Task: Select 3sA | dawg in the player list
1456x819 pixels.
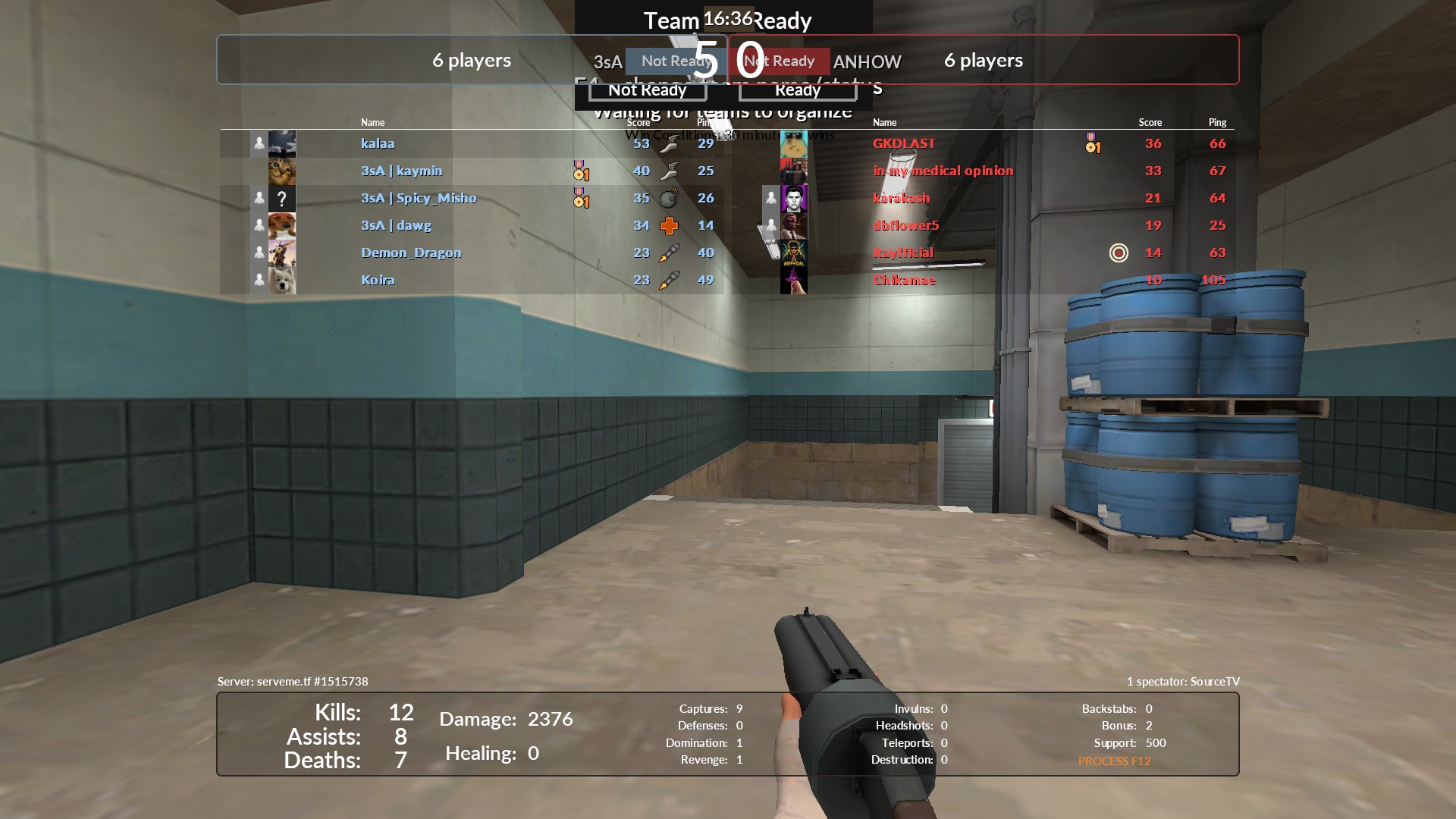Action: (x=396, y=225)
